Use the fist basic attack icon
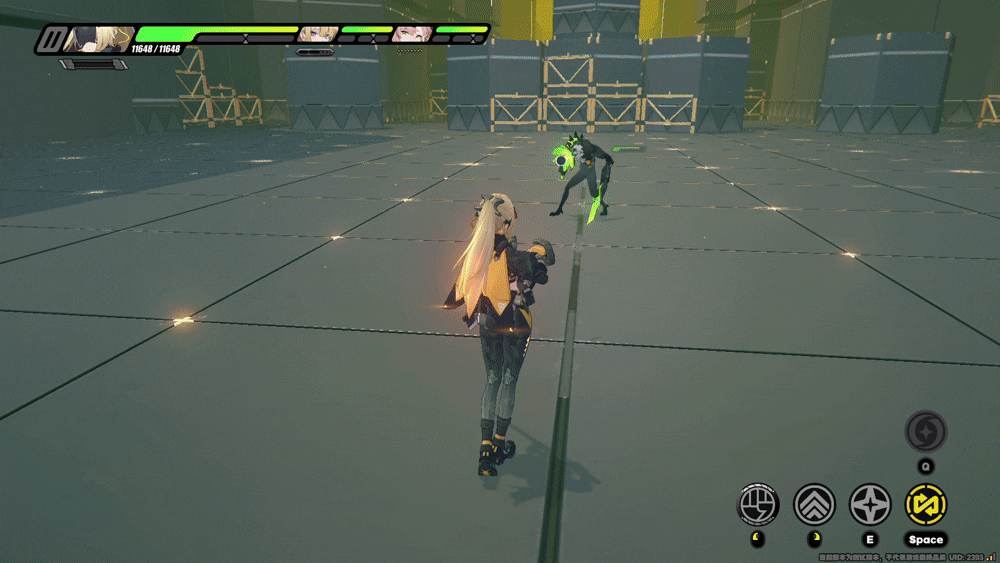The width and height of the screenshot is (1000, 563). point(758,504)
